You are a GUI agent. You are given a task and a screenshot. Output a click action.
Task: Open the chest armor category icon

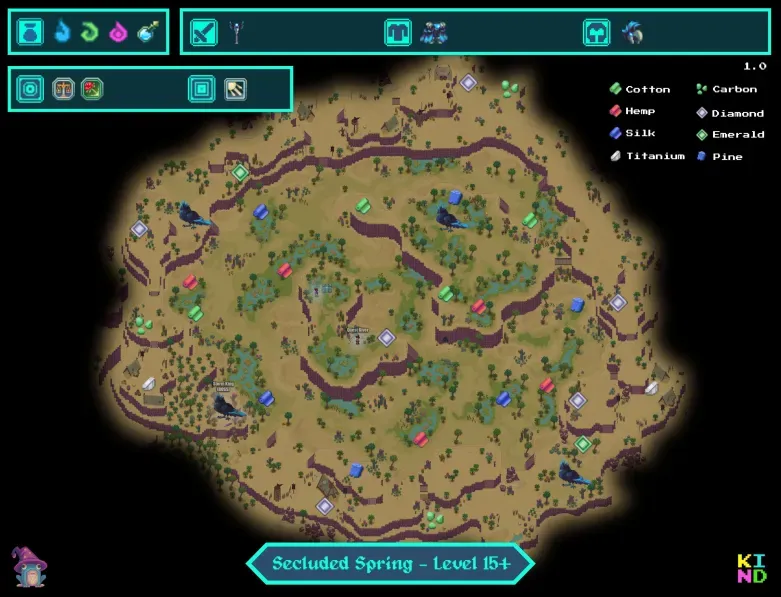[398, 33]
